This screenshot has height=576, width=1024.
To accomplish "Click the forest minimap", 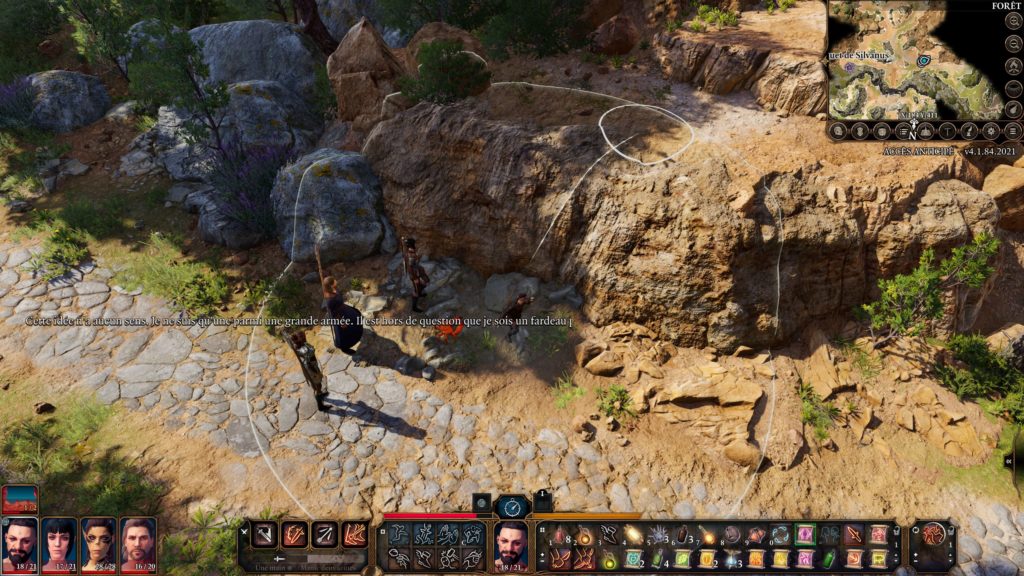I will tap(915, 62).
